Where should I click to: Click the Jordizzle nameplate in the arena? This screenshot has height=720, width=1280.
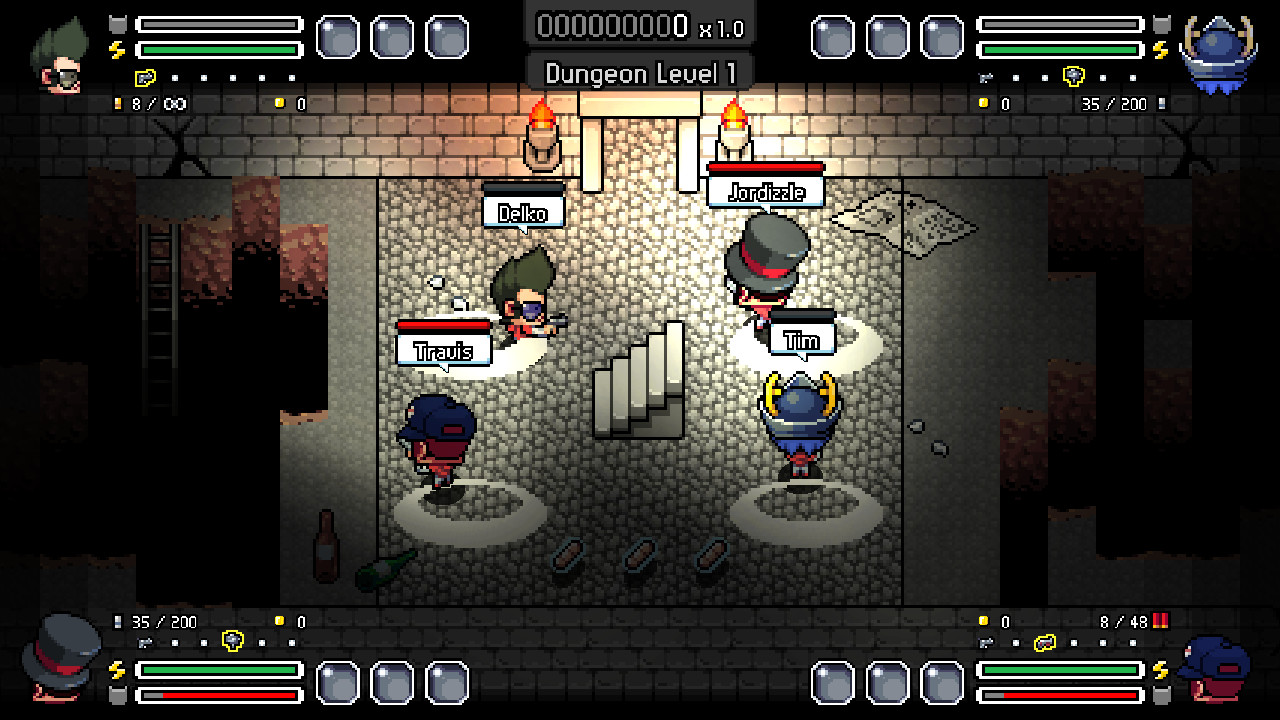(765, 193)
